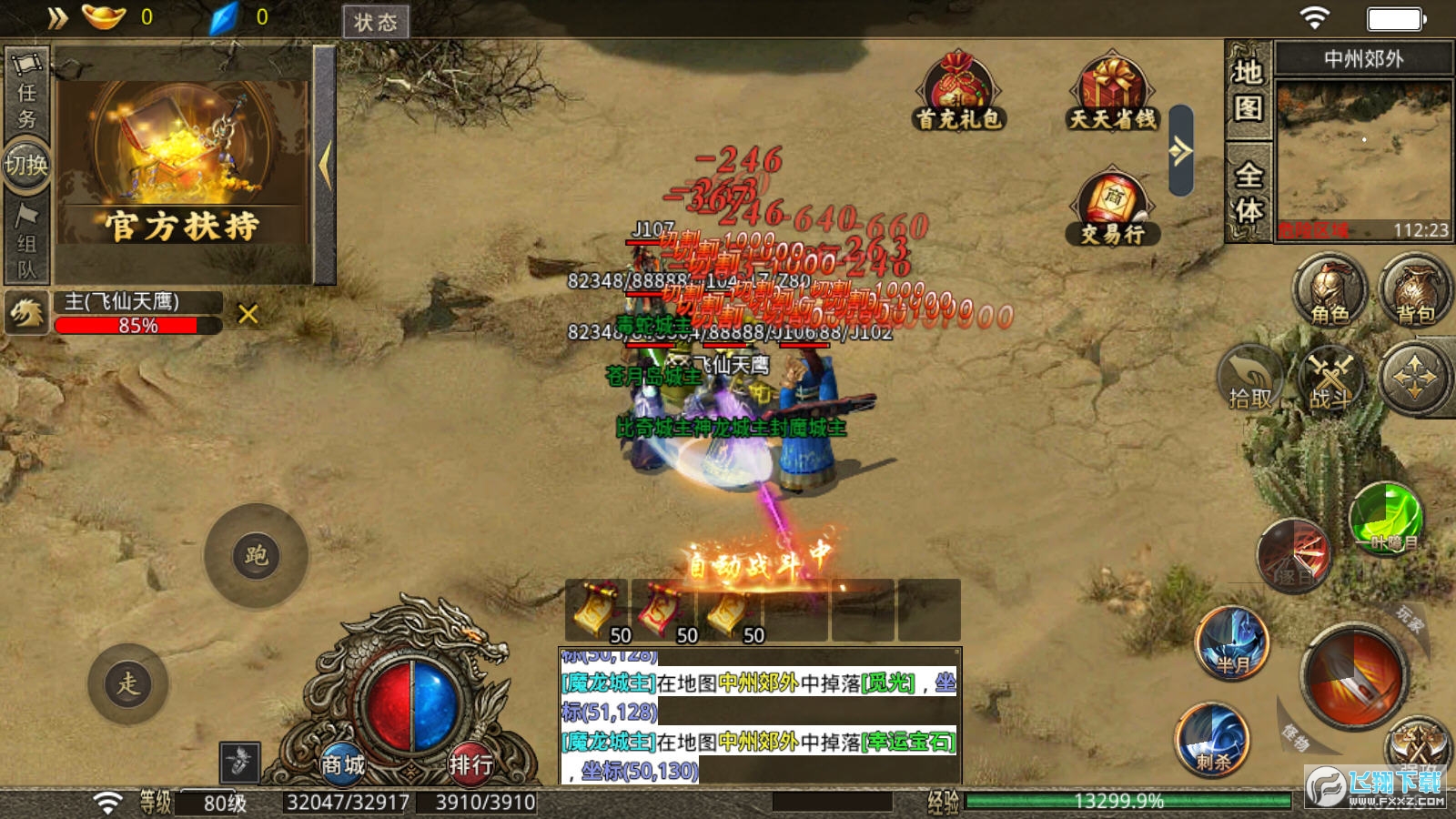The image size is (1456, 819).
Task: Activate the 半月 half-moon skill
Action: [x=1233, y=643]
